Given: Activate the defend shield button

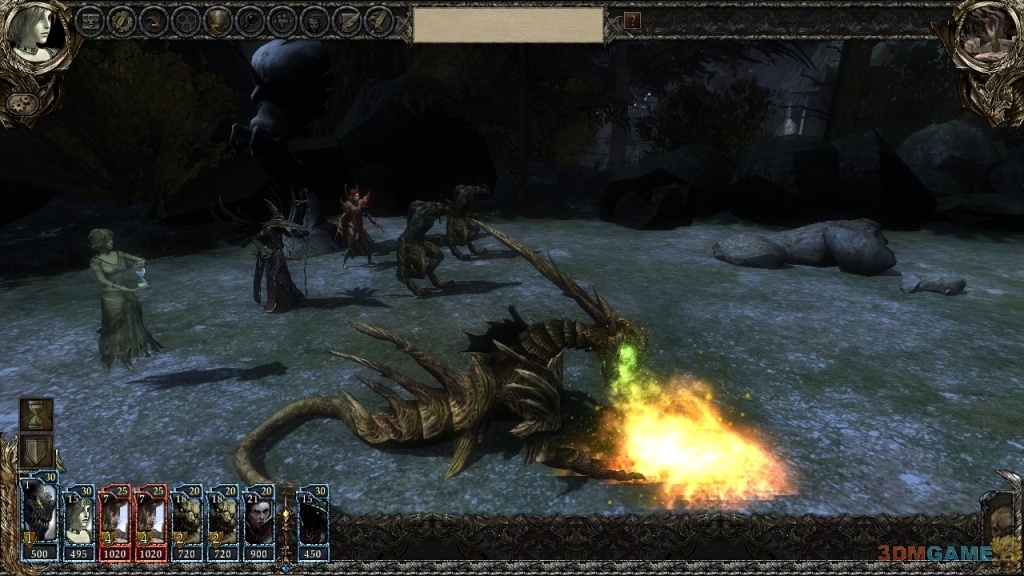Looking at the screenshot, I should pos(37,452).
